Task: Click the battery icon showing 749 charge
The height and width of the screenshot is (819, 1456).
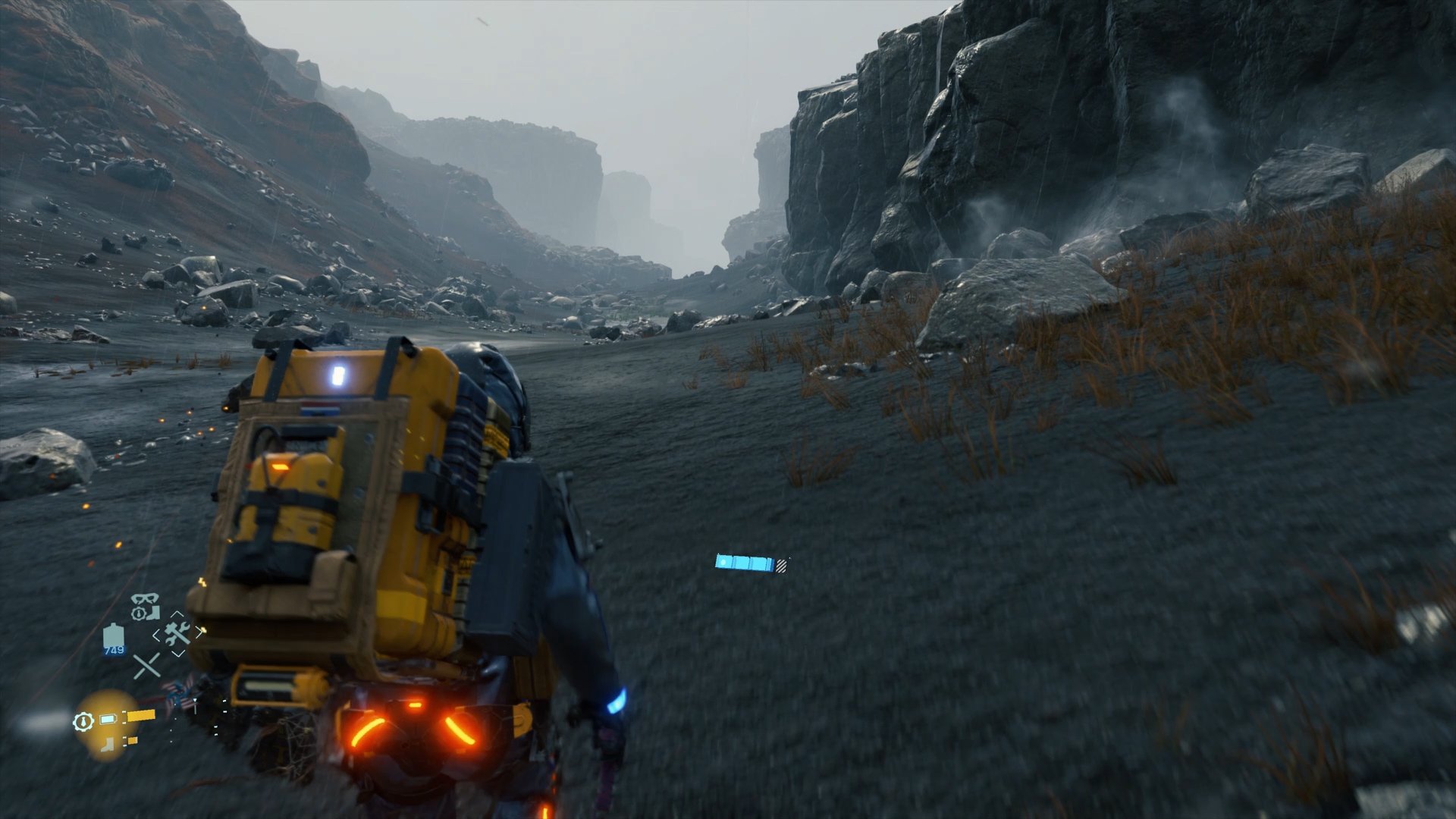Action: 113,638
